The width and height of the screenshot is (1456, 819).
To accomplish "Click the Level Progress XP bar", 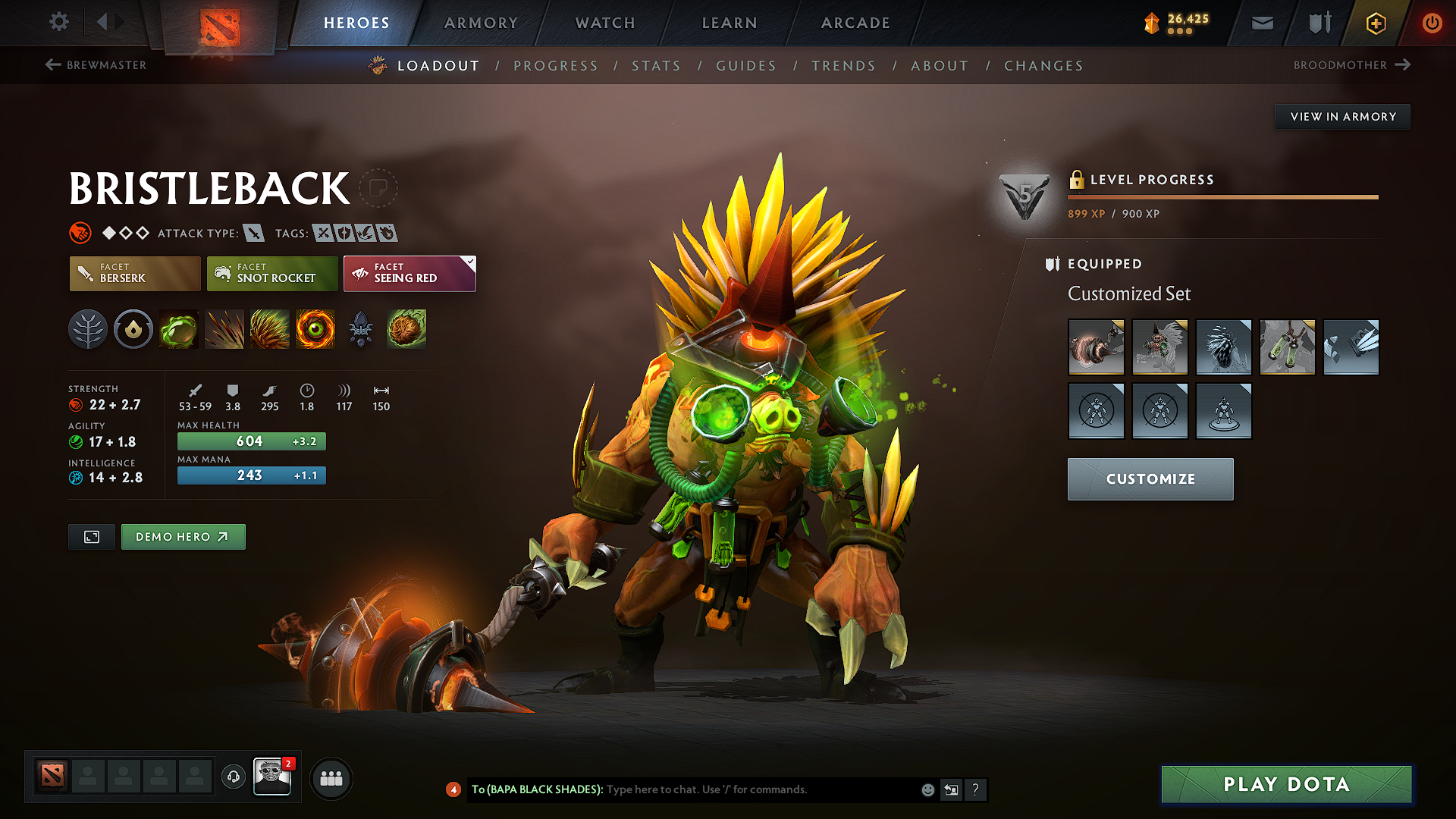I will tap(1222, 196).
